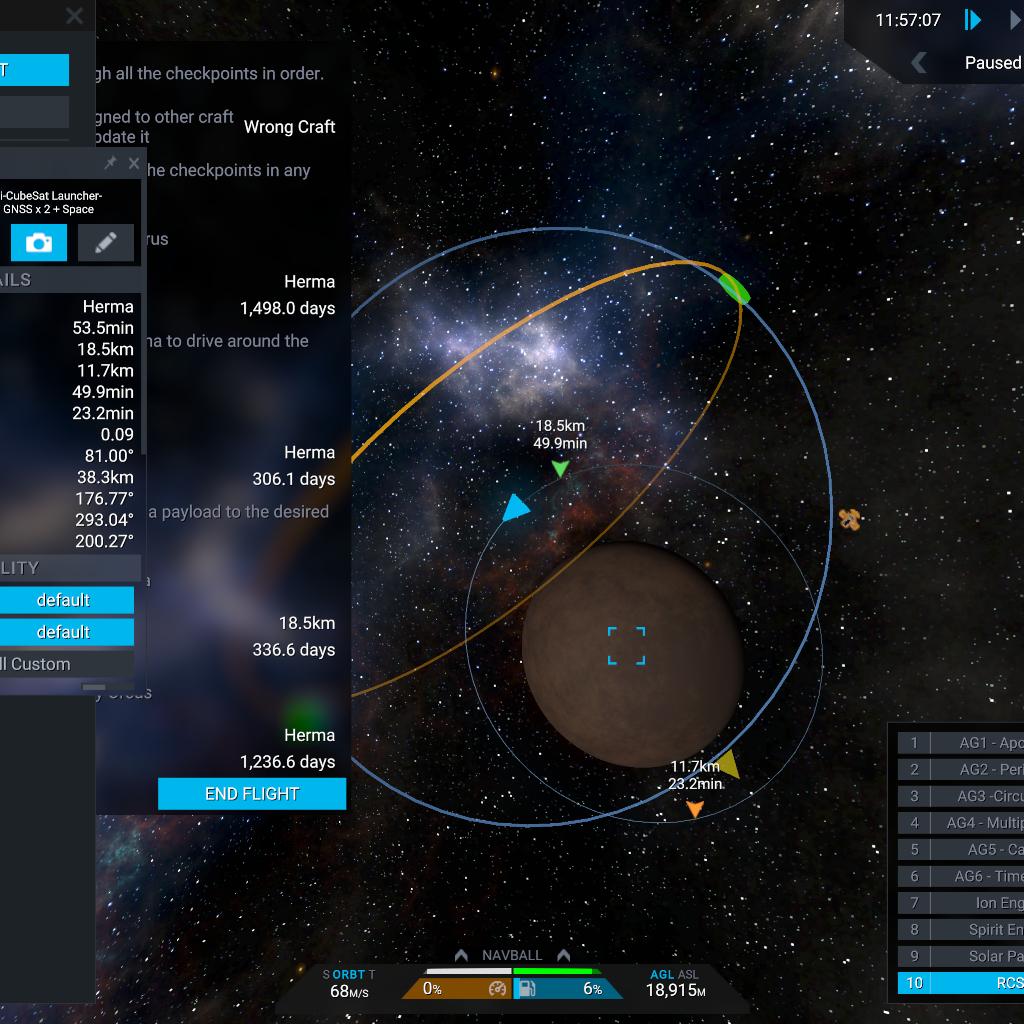Screen dimensions: 1024x1024
Task: Switch velocity readout to ORBT mode
Action: point(348,974)
